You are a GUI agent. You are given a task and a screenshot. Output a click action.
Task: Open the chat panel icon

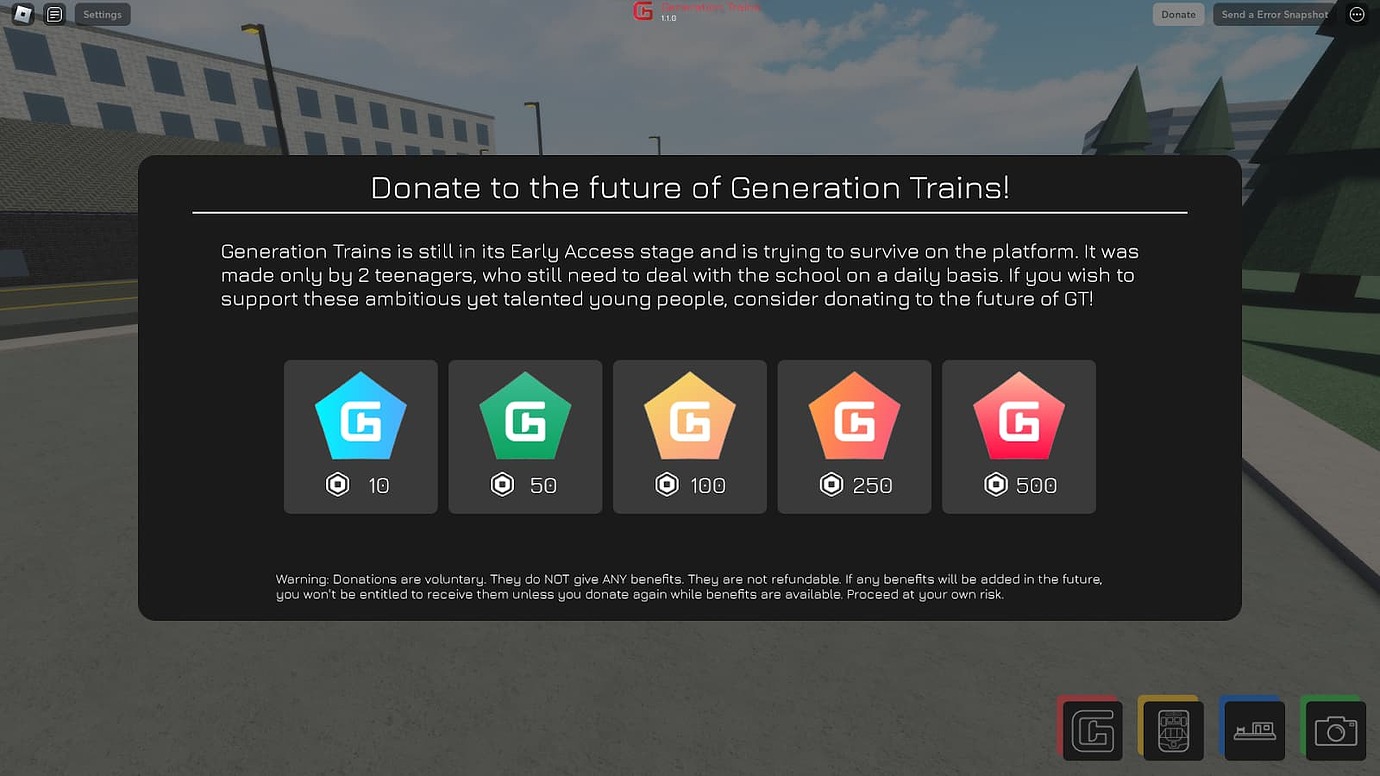pos(54,14)
